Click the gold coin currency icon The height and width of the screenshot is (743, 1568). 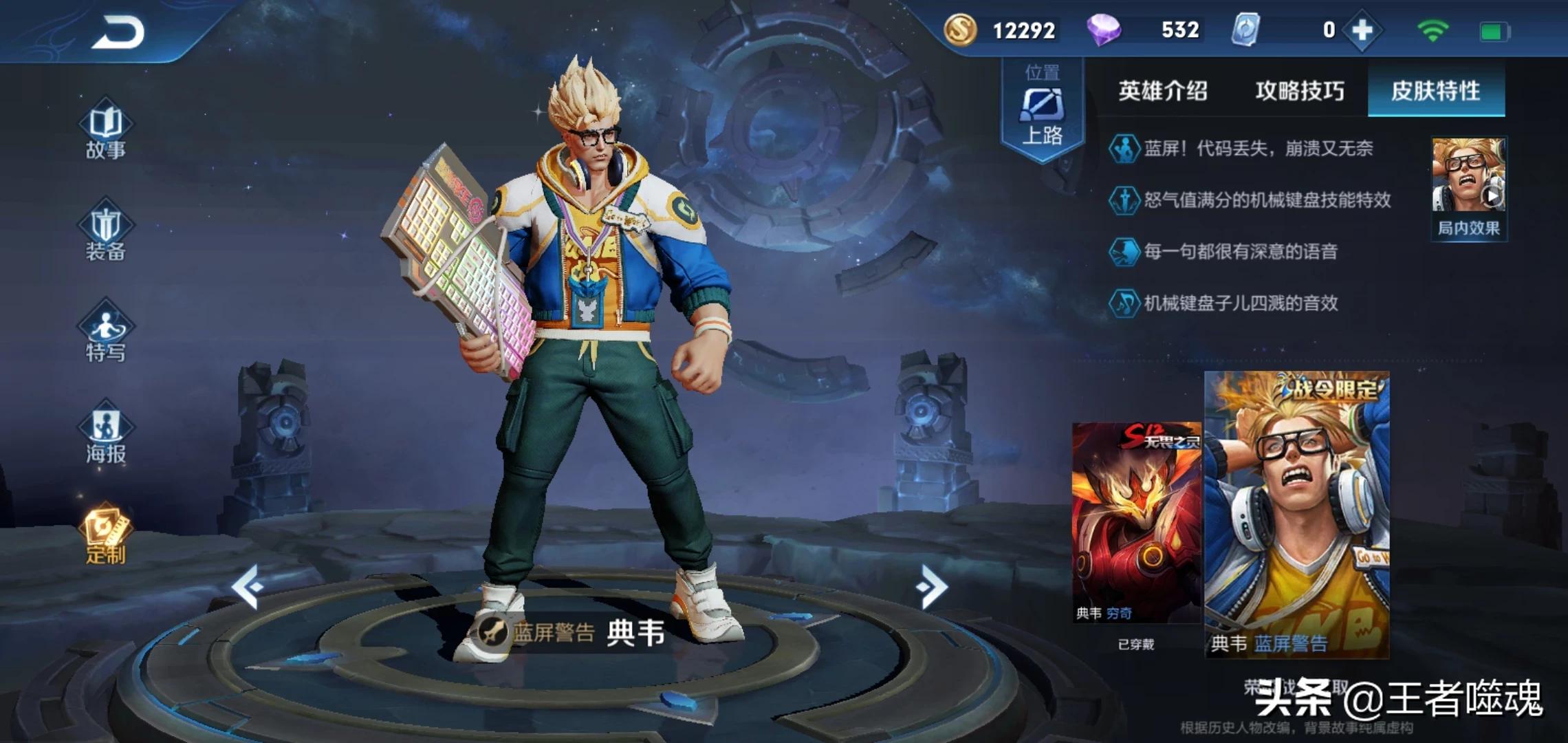(x=960, y=30)
